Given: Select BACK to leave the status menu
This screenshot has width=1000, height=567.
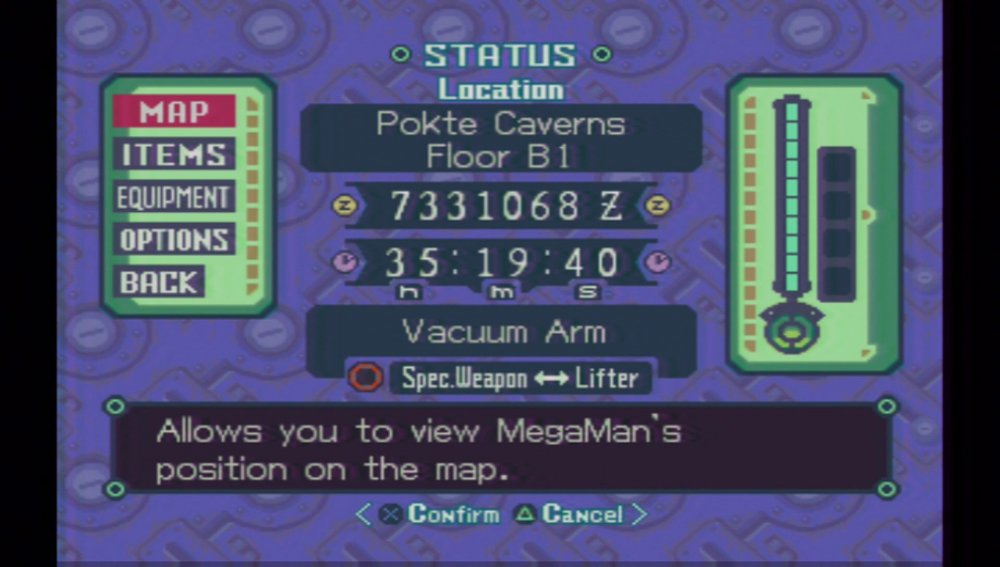Looking at the screenshot, I should 160,282.
